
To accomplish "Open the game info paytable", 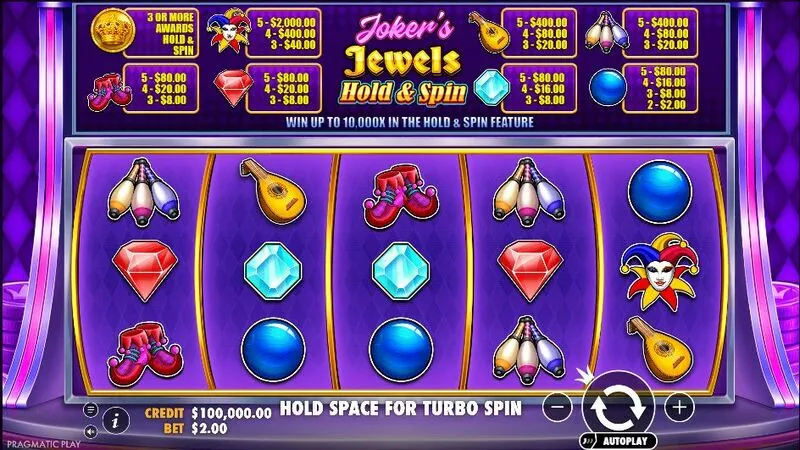I will coord(114,418).
